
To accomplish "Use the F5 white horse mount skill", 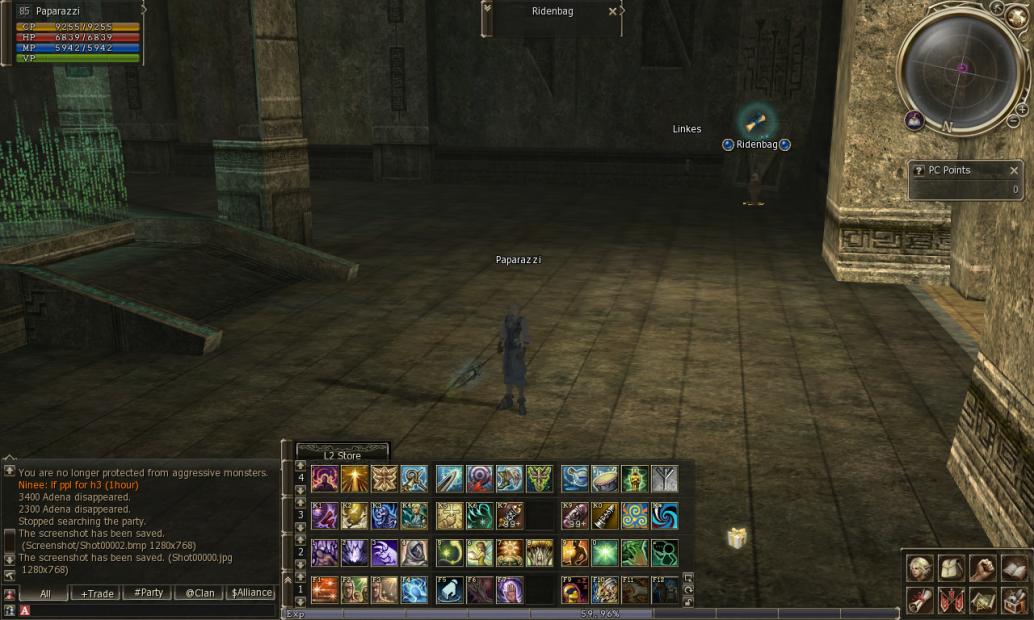I will 449,590.
